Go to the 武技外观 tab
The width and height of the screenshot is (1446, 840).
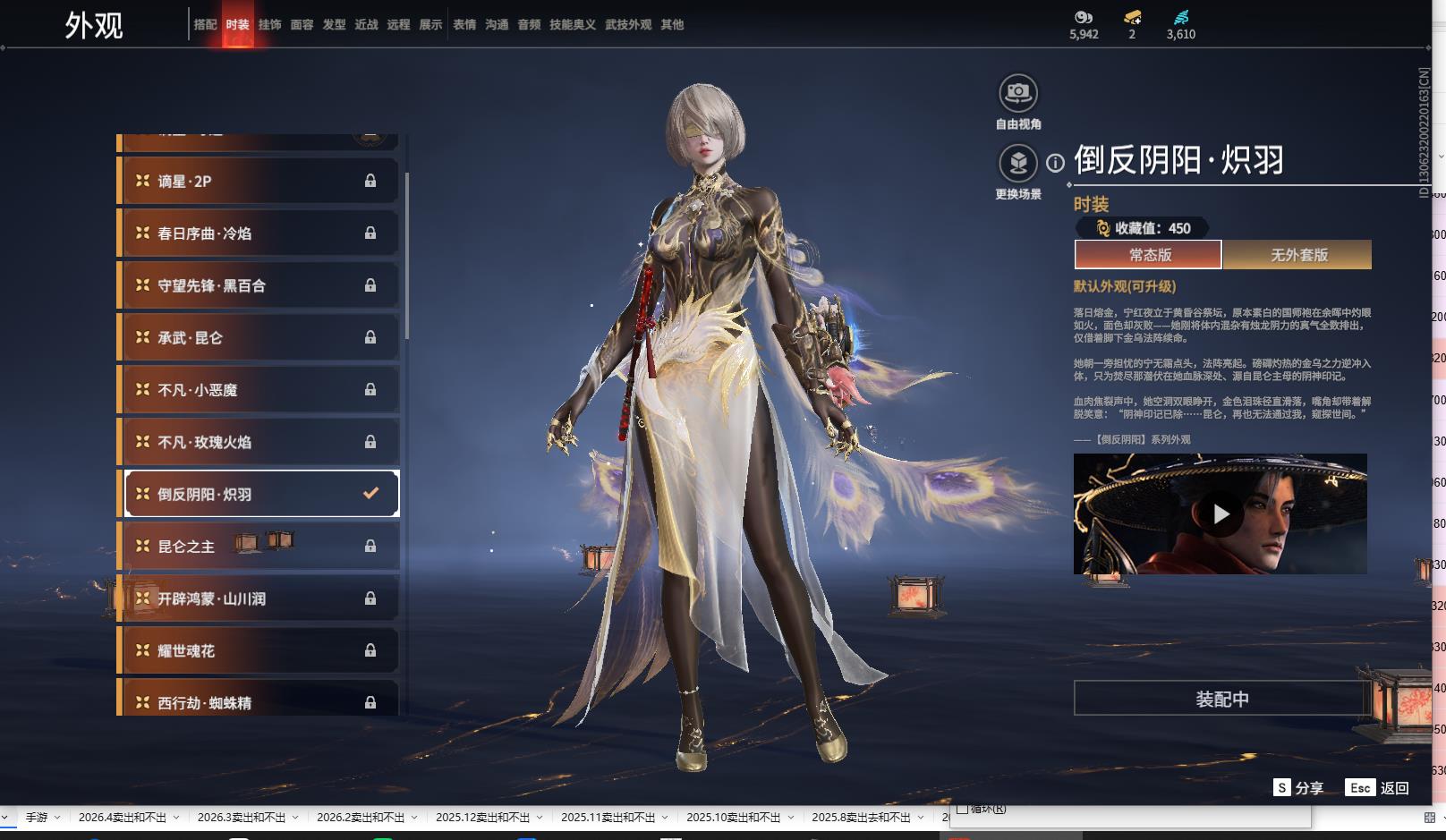[x=628, y=25]
